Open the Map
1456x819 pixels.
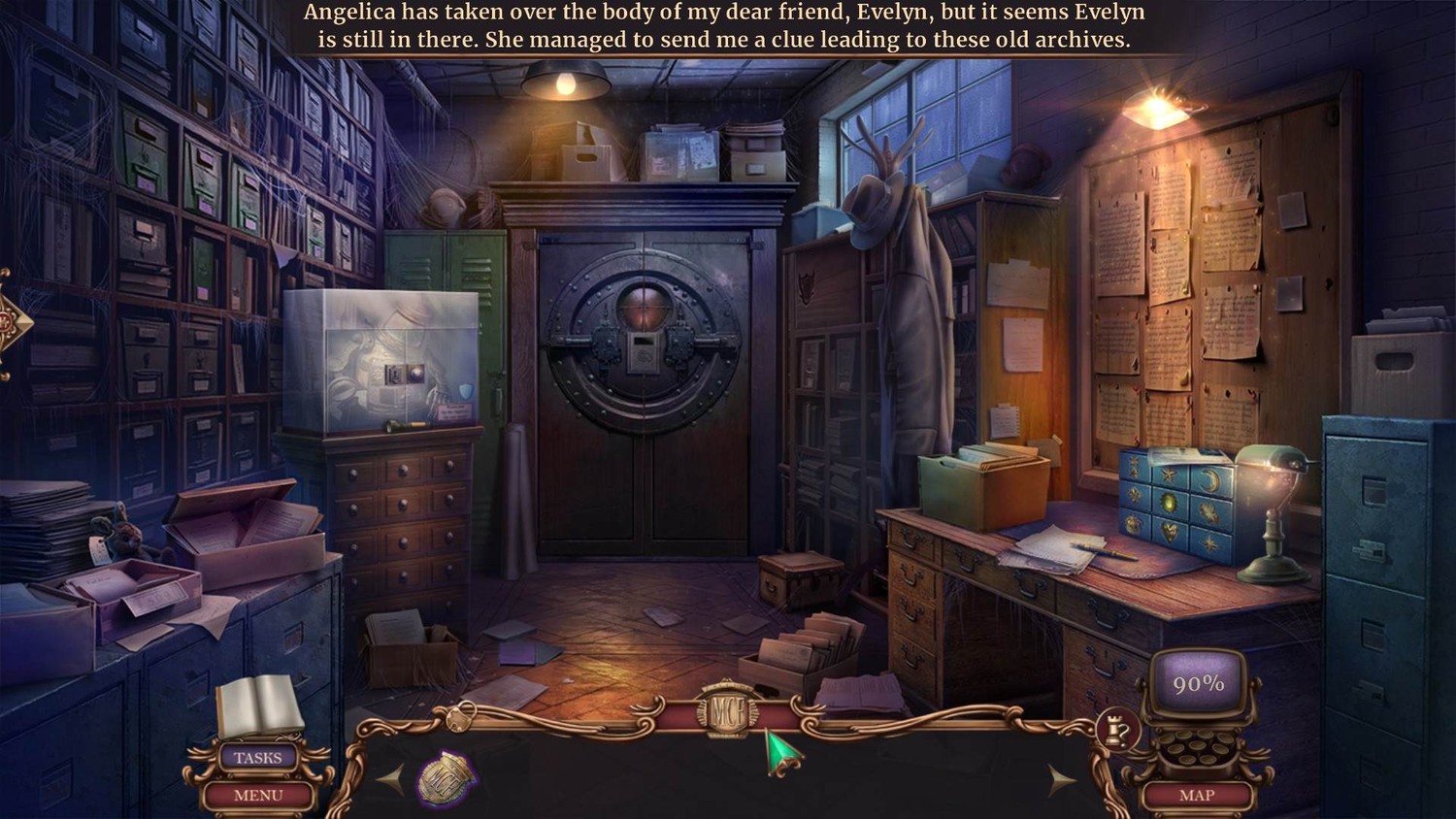click(1196, 795)
